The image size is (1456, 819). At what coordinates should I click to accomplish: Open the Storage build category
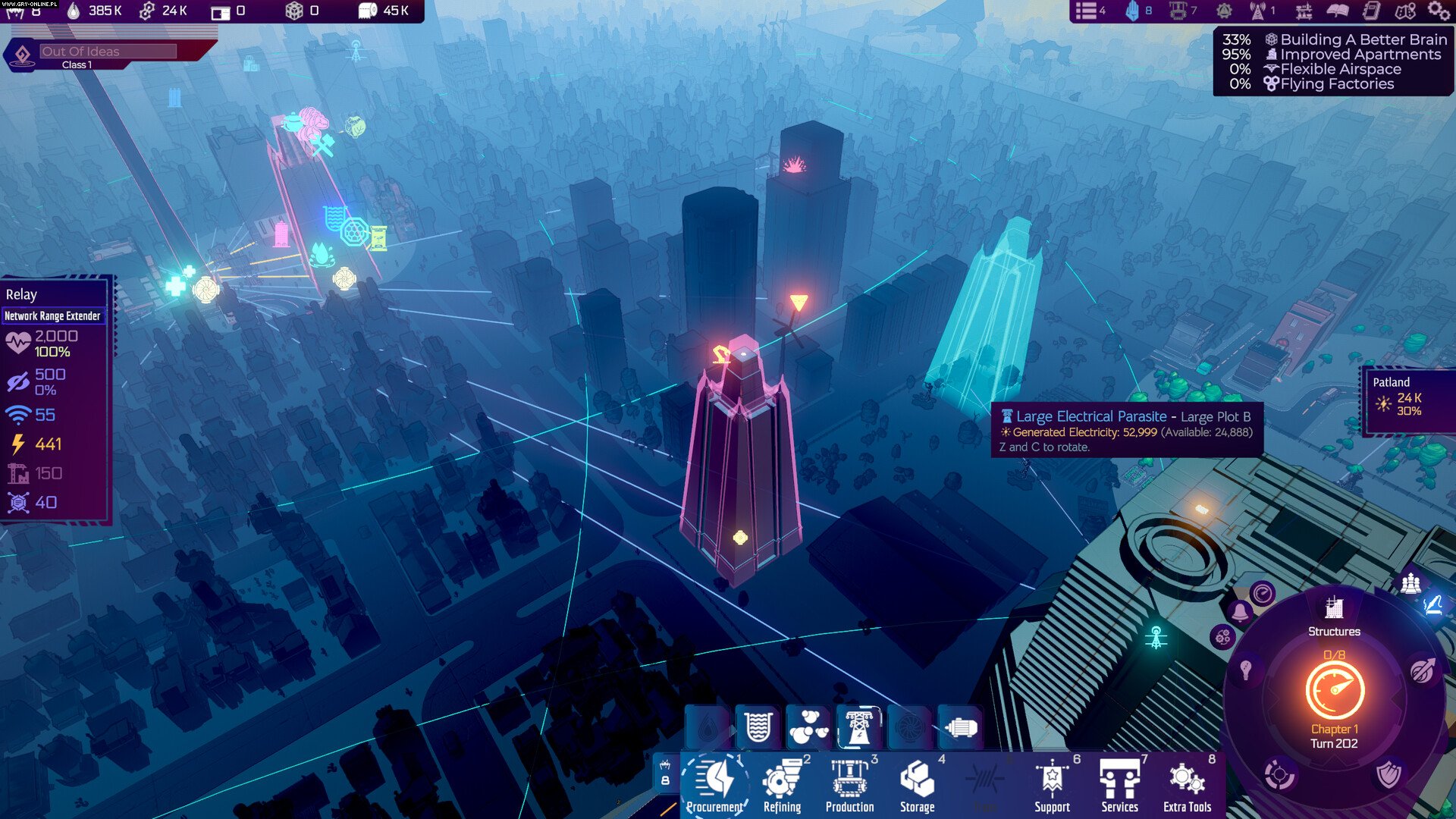(x=917, y=785)
